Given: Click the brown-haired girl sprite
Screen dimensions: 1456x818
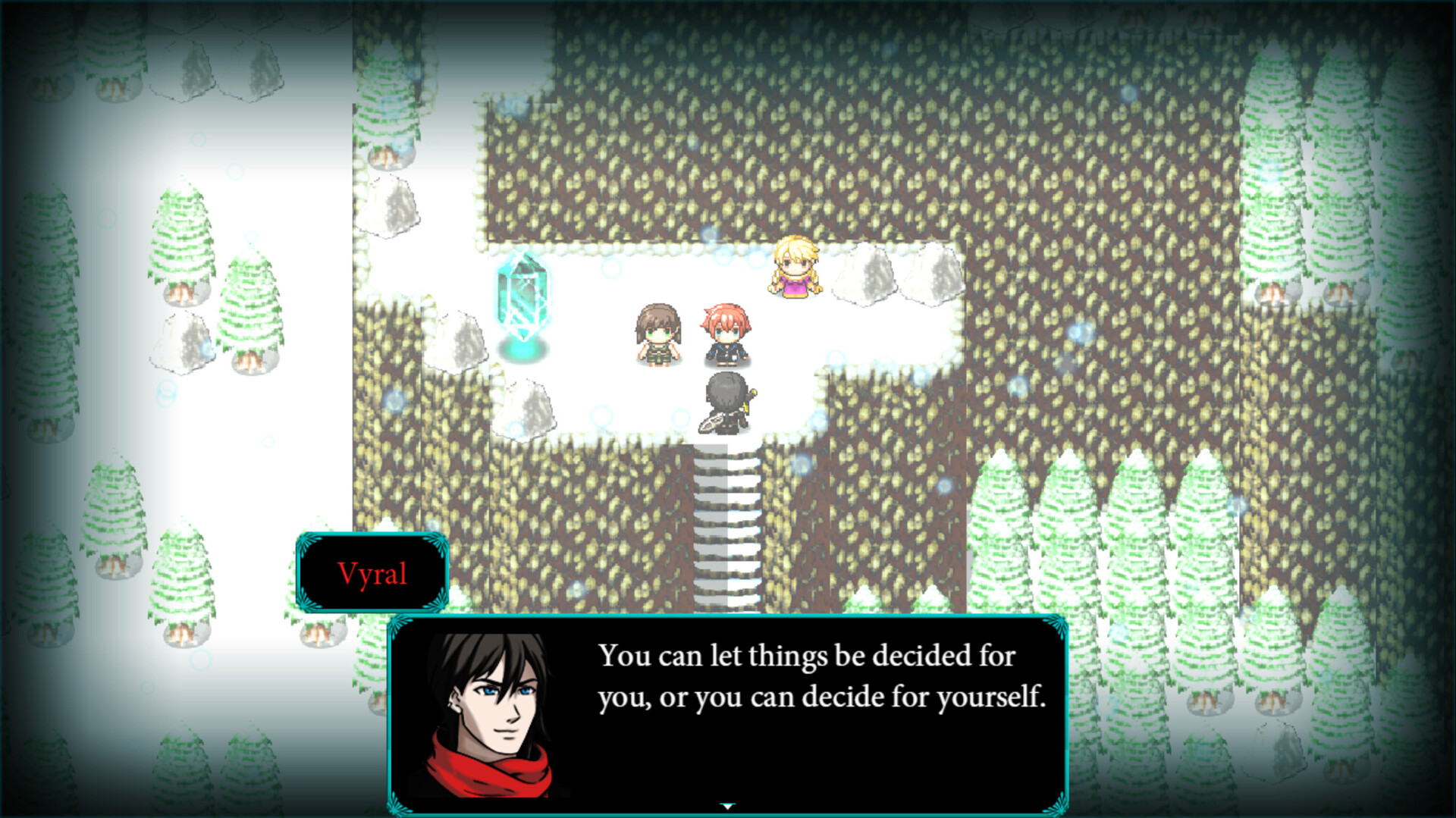Looking at the screenshot, I should (658, 334).
